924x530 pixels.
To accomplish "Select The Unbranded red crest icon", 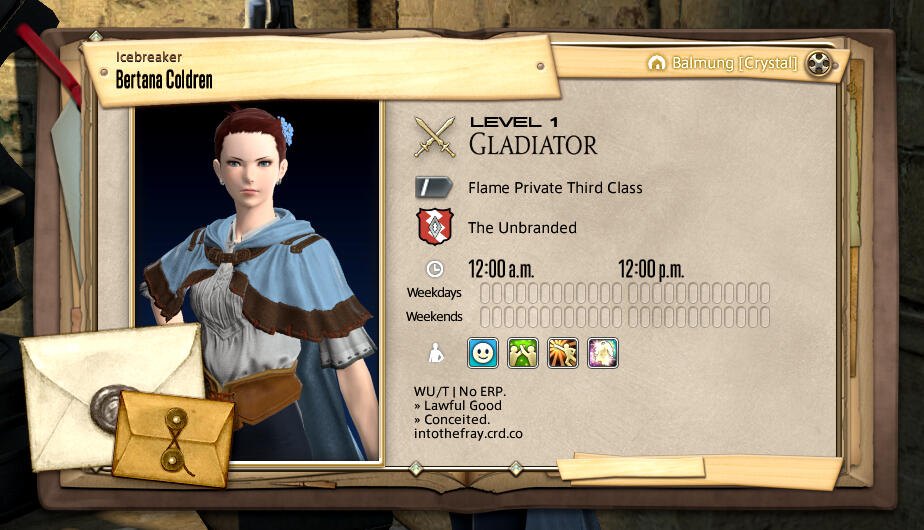I will pyautogui.click(x=435, y=227).
